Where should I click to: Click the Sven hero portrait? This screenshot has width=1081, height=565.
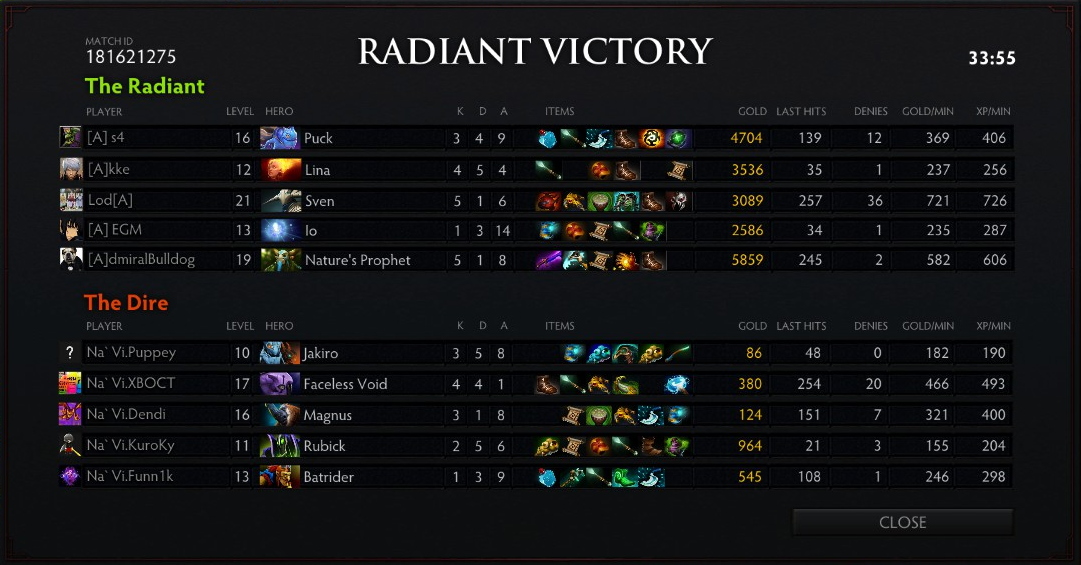click(280, 201)
